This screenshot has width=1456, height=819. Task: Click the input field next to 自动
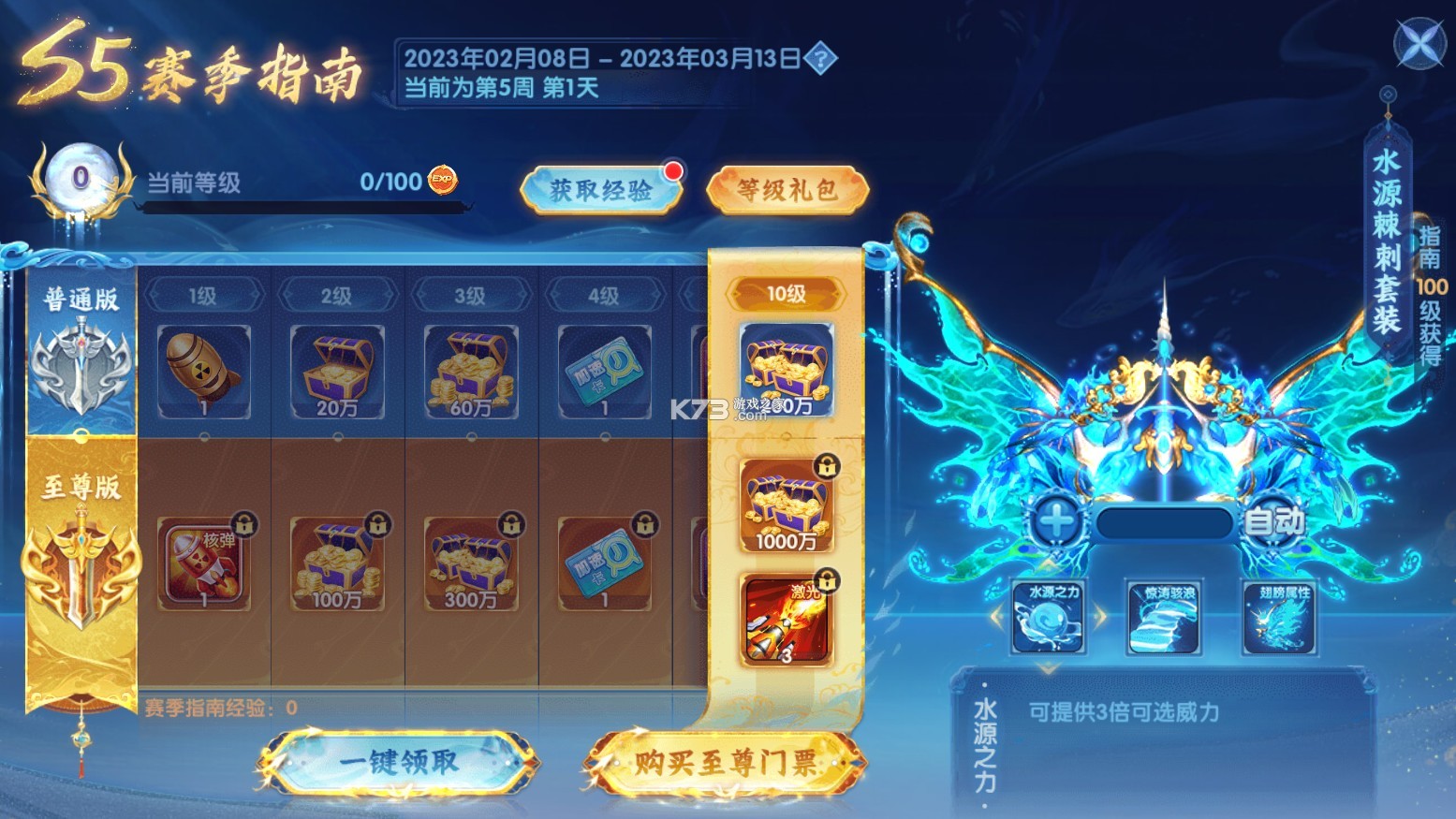tap(1164, 522)
